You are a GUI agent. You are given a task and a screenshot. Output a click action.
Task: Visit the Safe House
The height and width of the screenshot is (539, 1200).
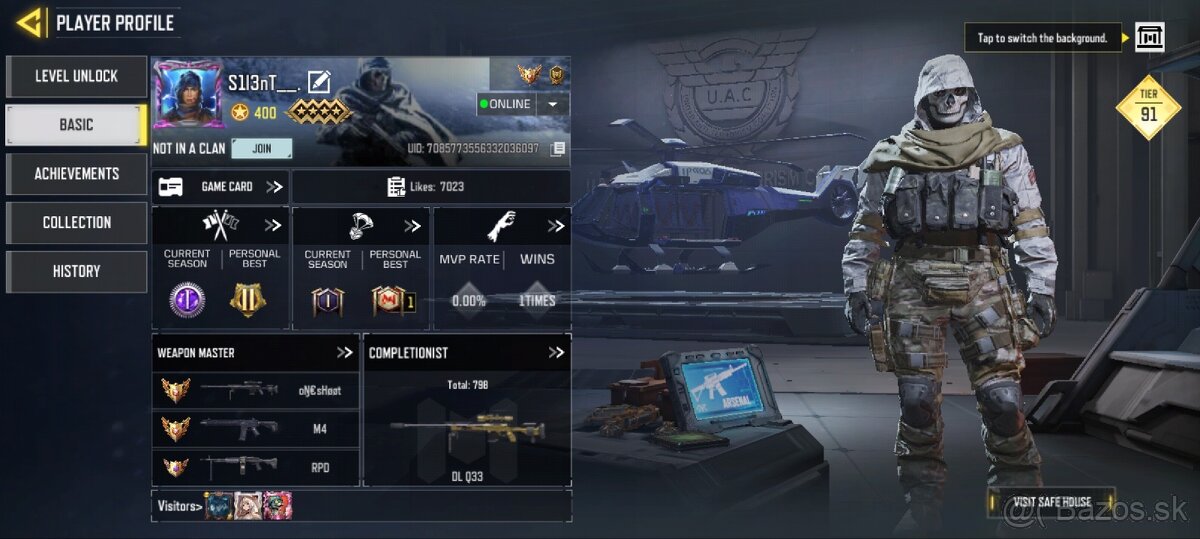pos(1051,502)
